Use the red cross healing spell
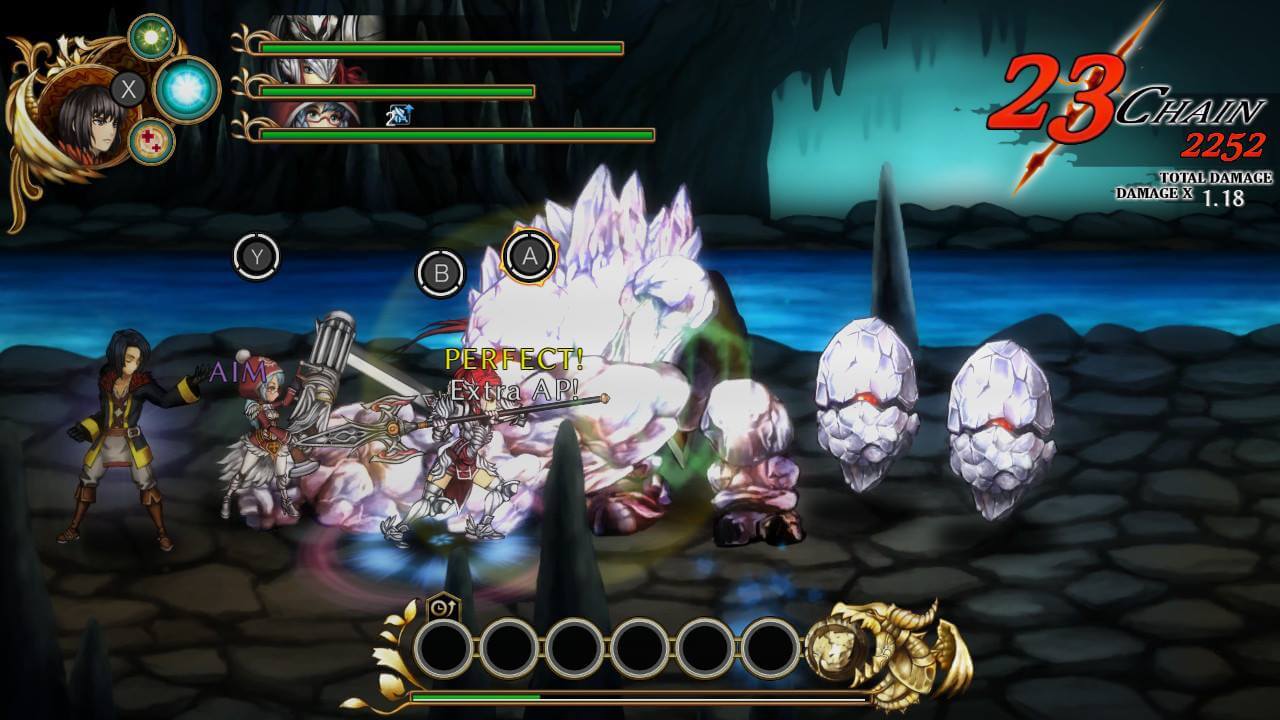 (x=151, y=141)
